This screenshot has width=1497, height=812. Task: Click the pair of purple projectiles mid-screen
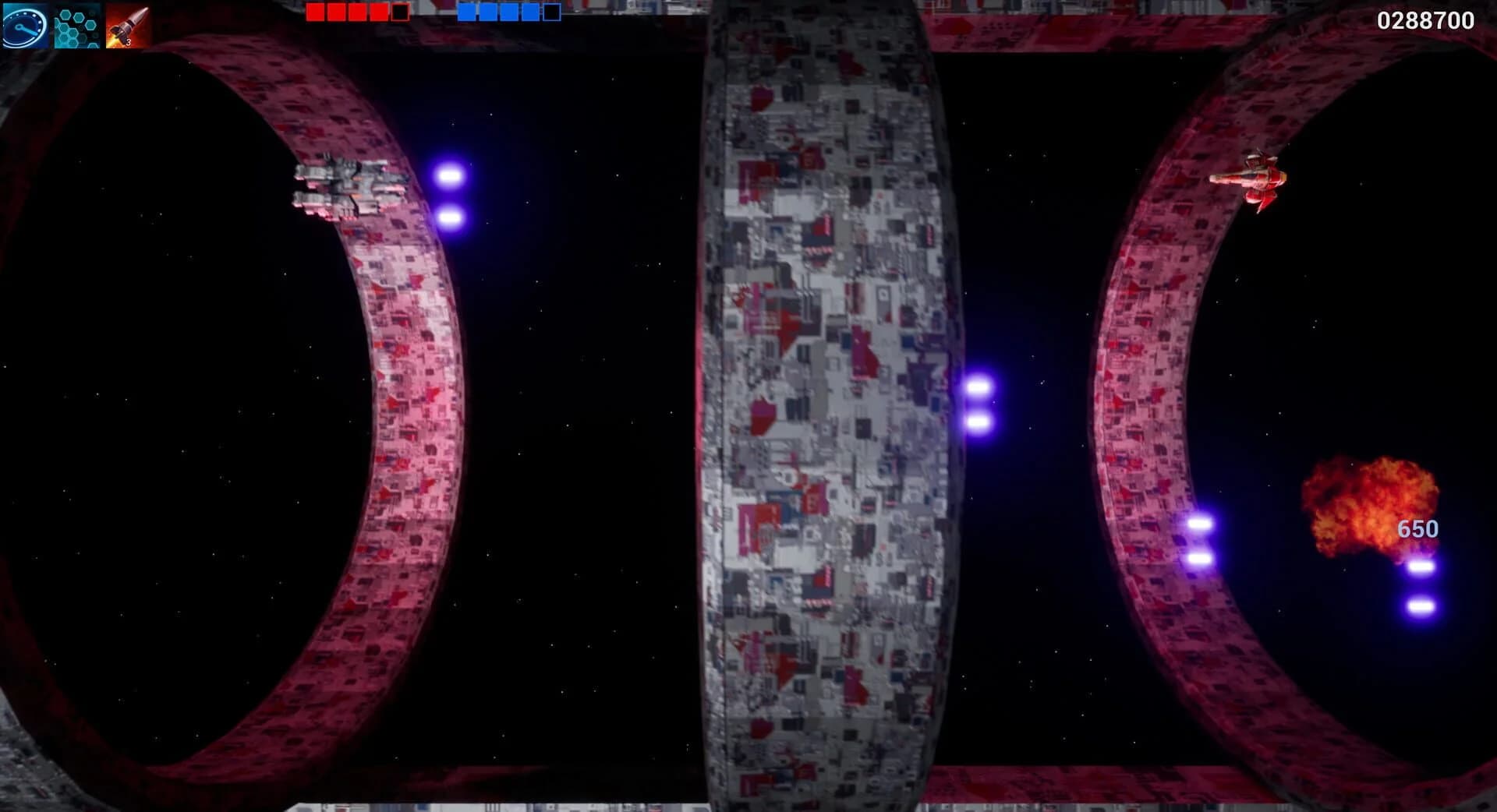click(x=977, y=404)
